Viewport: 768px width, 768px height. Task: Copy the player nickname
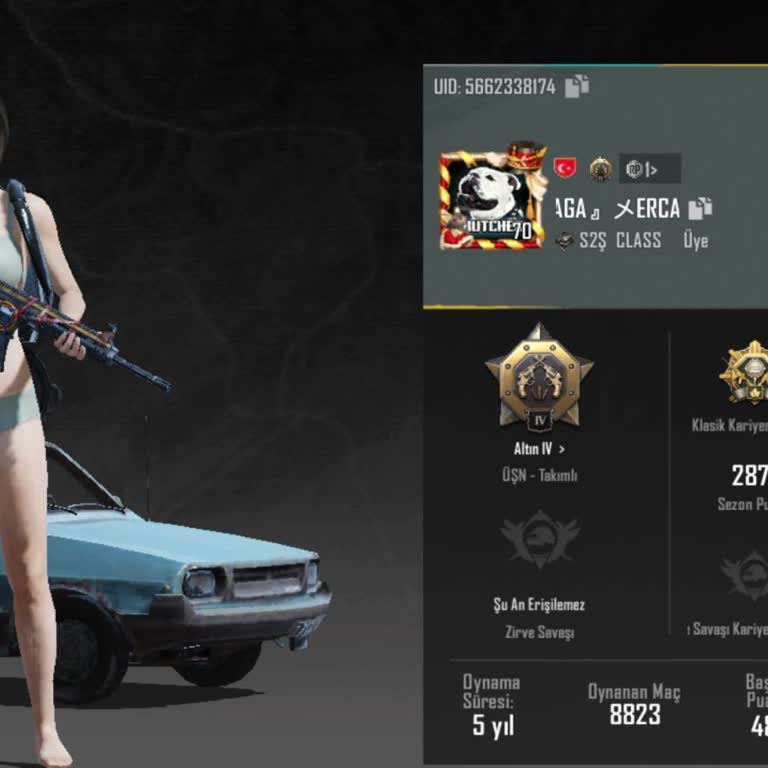[x=700, y=208]
